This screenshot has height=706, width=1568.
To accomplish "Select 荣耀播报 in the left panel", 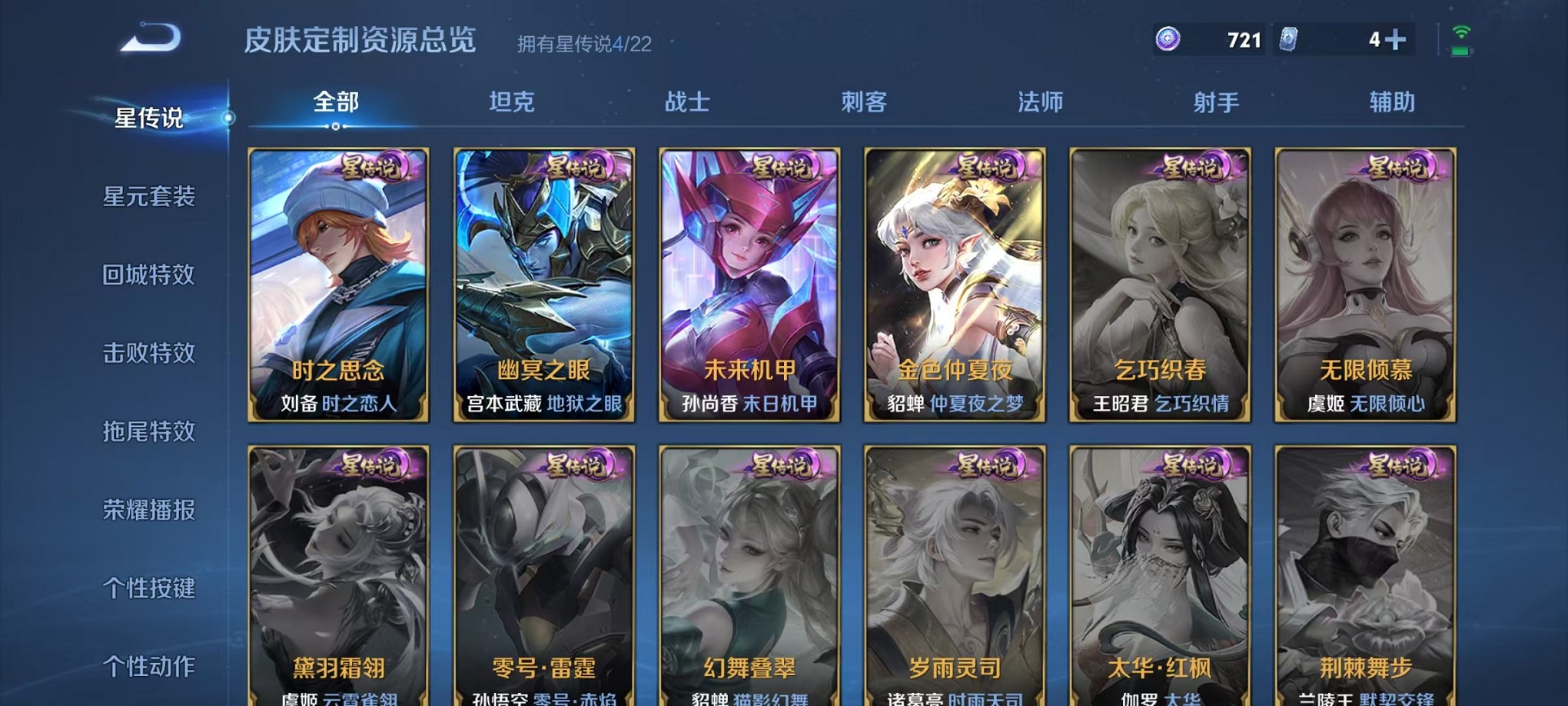I will 151,508.
